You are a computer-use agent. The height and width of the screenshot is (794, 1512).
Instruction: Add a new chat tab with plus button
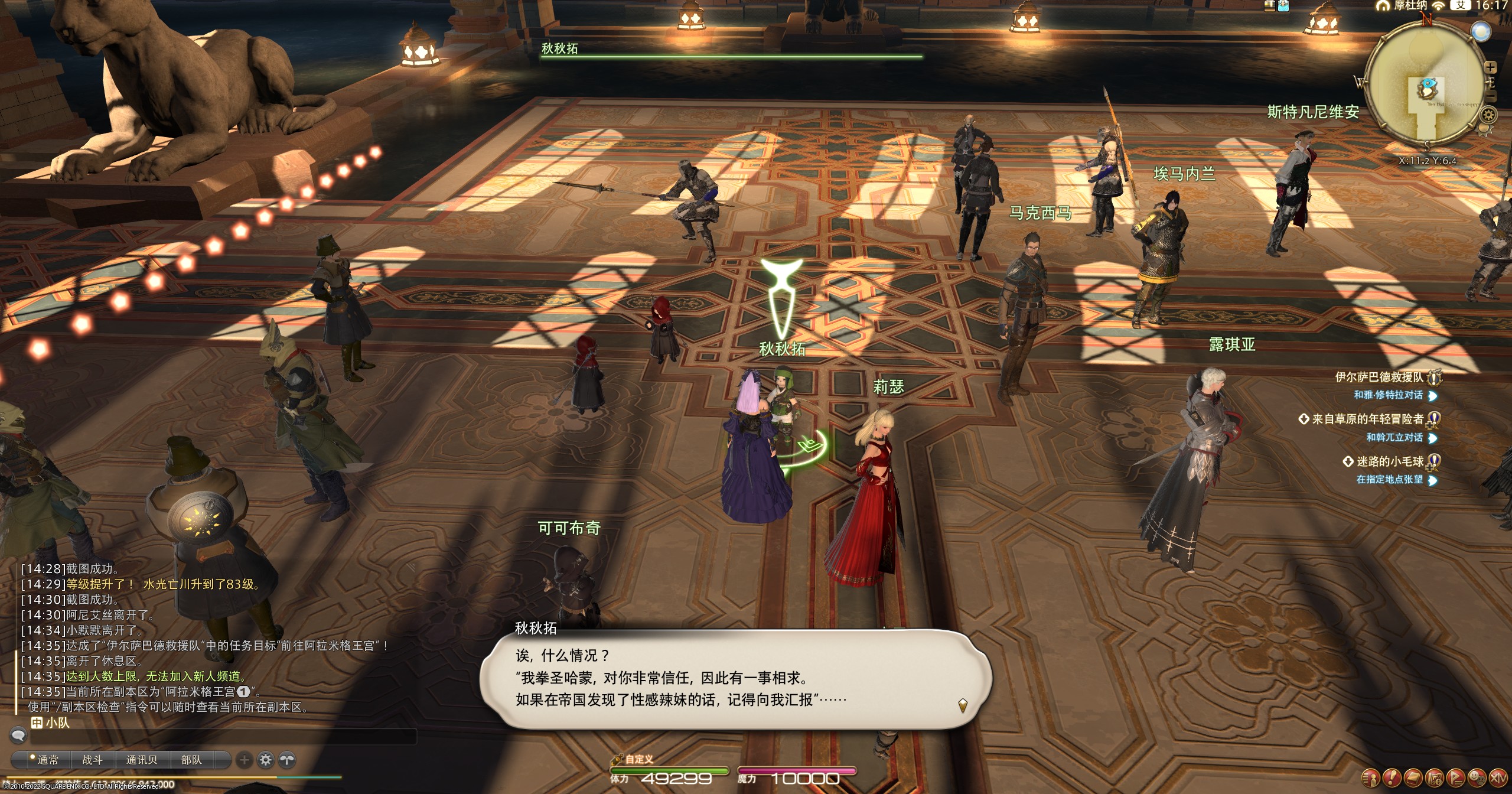point(244,760)
